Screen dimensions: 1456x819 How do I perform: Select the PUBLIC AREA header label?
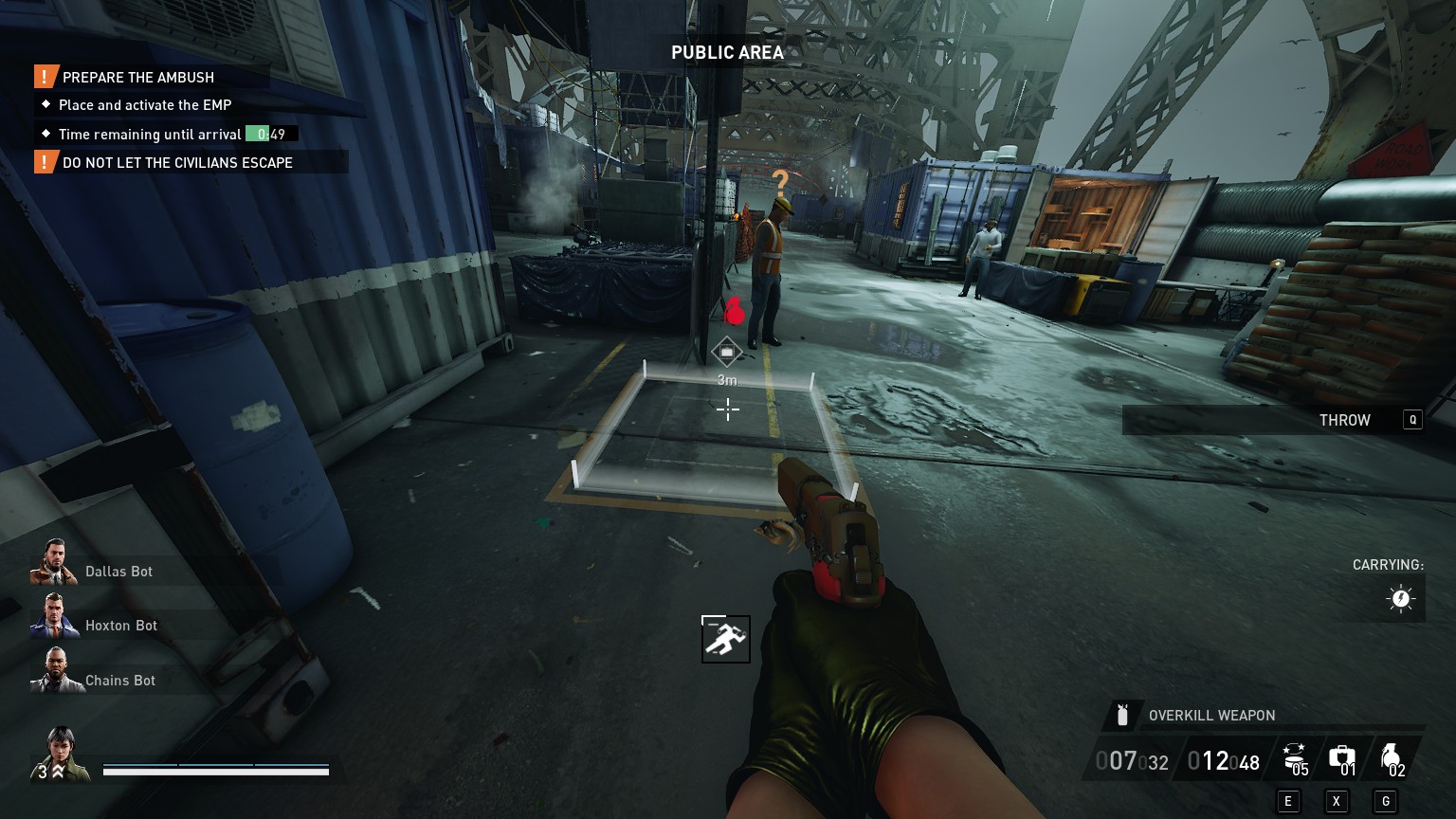[x=727, y=53]
